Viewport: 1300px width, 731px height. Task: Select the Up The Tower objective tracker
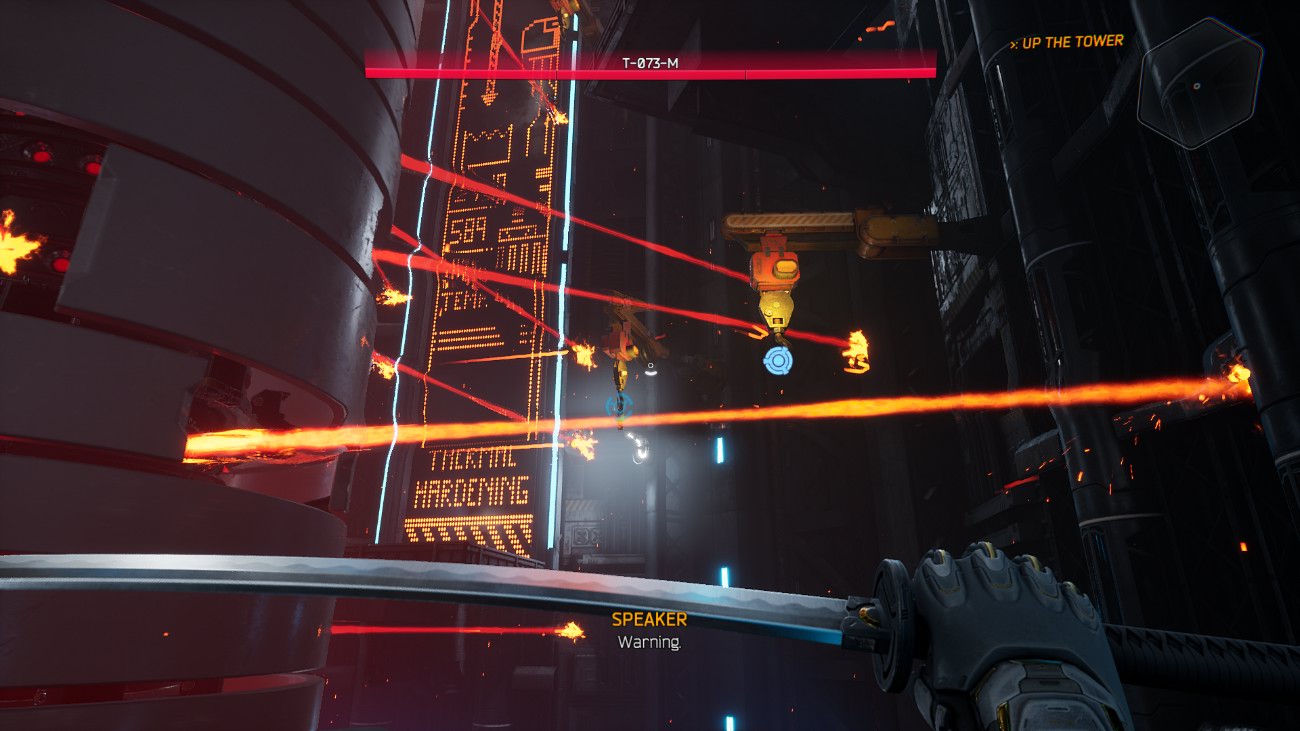pyautogui.click(x=1067, y=42)
